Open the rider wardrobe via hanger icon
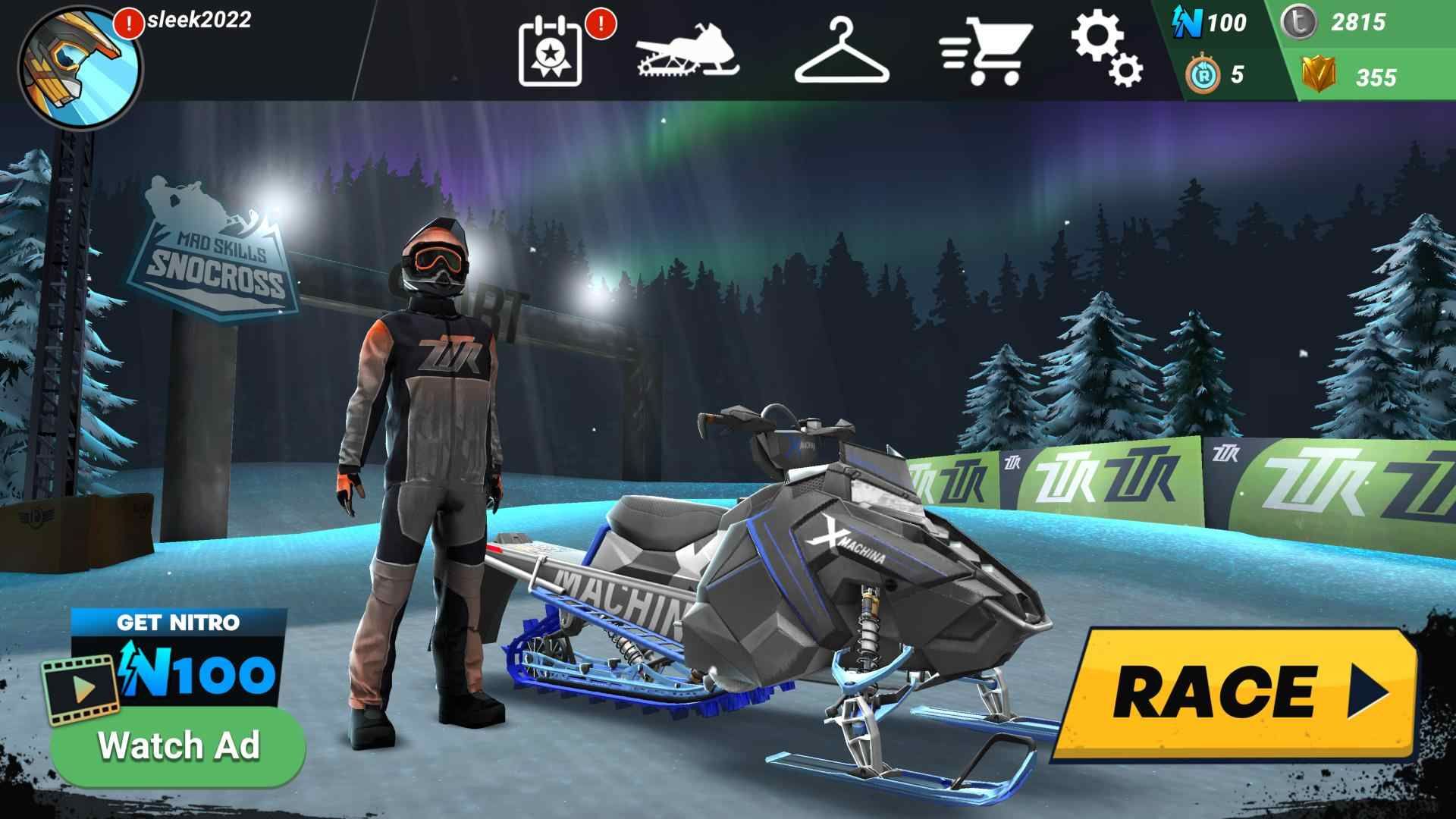This screenshot has width=1456, height=819. coord(842,49)
